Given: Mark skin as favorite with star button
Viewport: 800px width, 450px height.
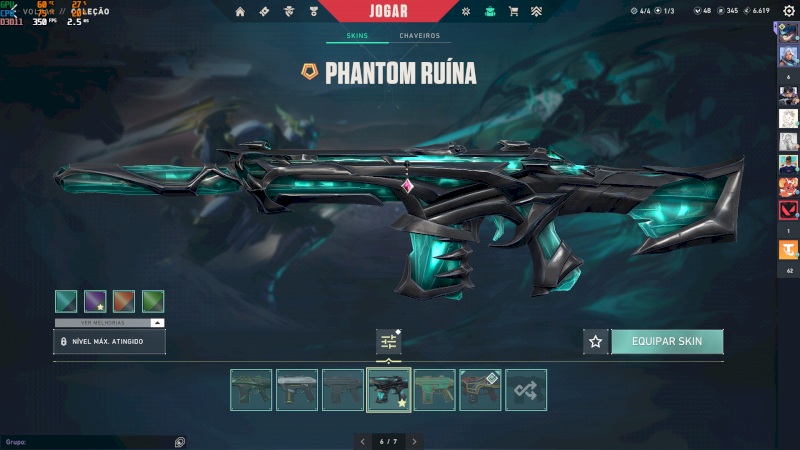Looking at the screenshot, I should tap(596, 342).
